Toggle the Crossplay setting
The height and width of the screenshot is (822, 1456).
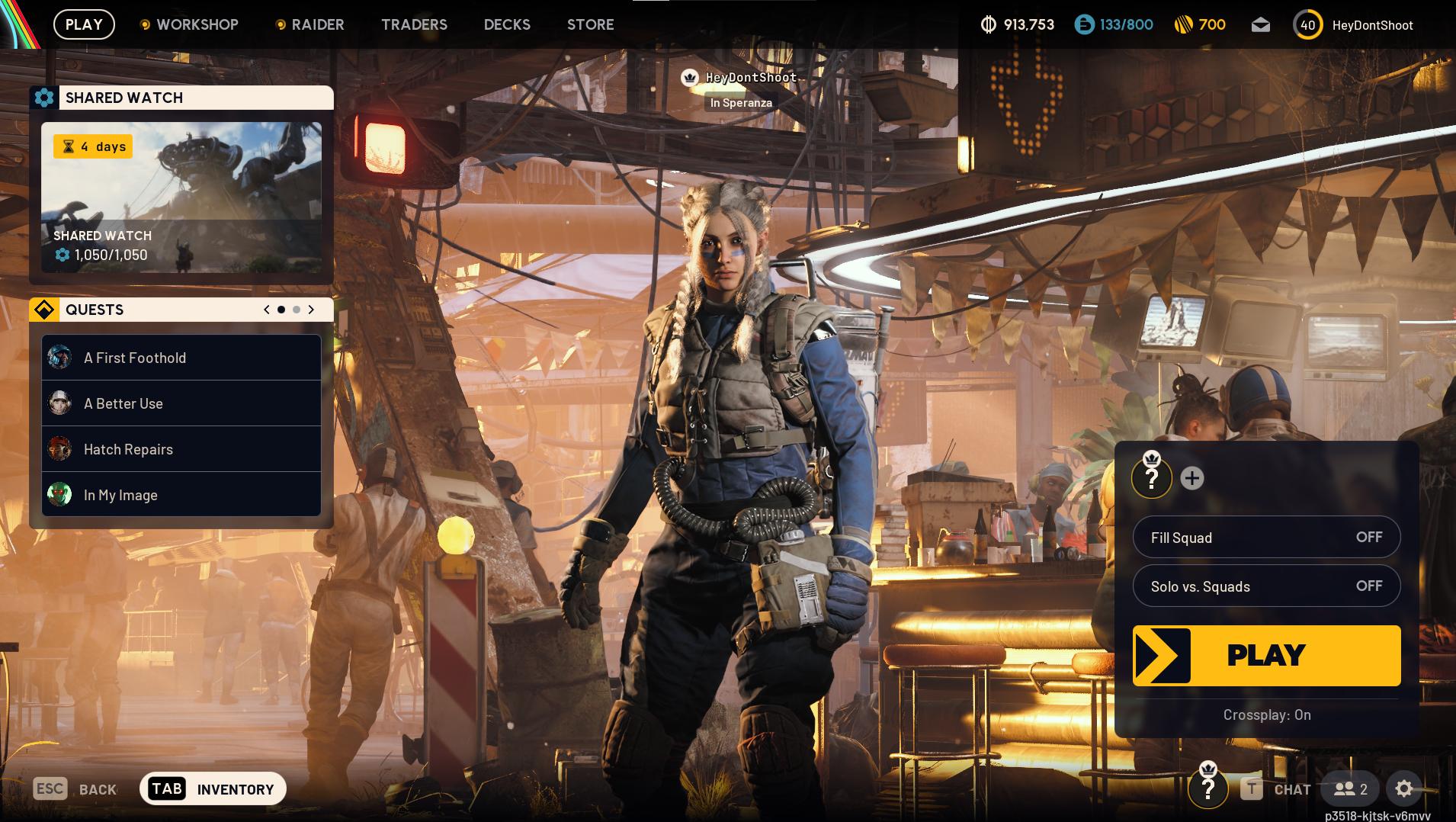click(1267, 714)
